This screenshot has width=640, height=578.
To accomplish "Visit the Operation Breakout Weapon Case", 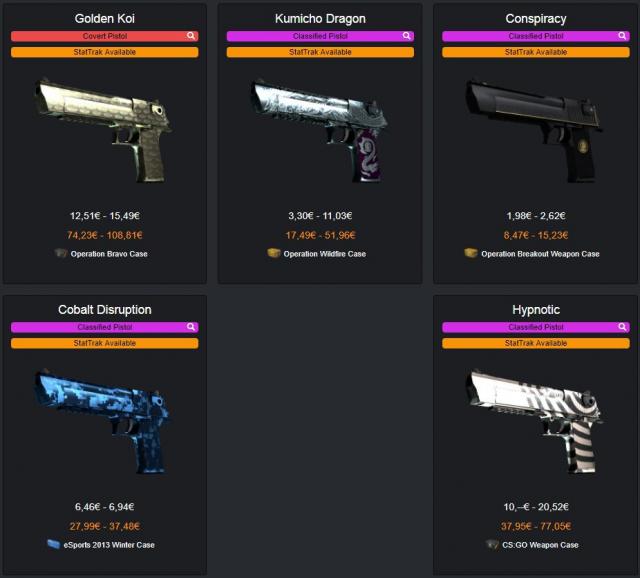I will [x=540, y=254].
